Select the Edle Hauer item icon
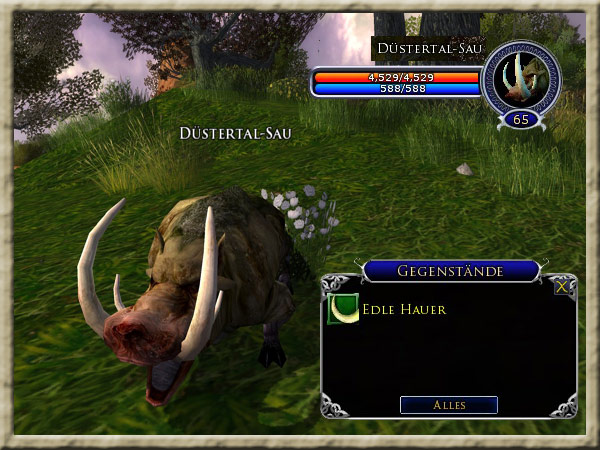600x450 pixels. (x=342, y=309)
